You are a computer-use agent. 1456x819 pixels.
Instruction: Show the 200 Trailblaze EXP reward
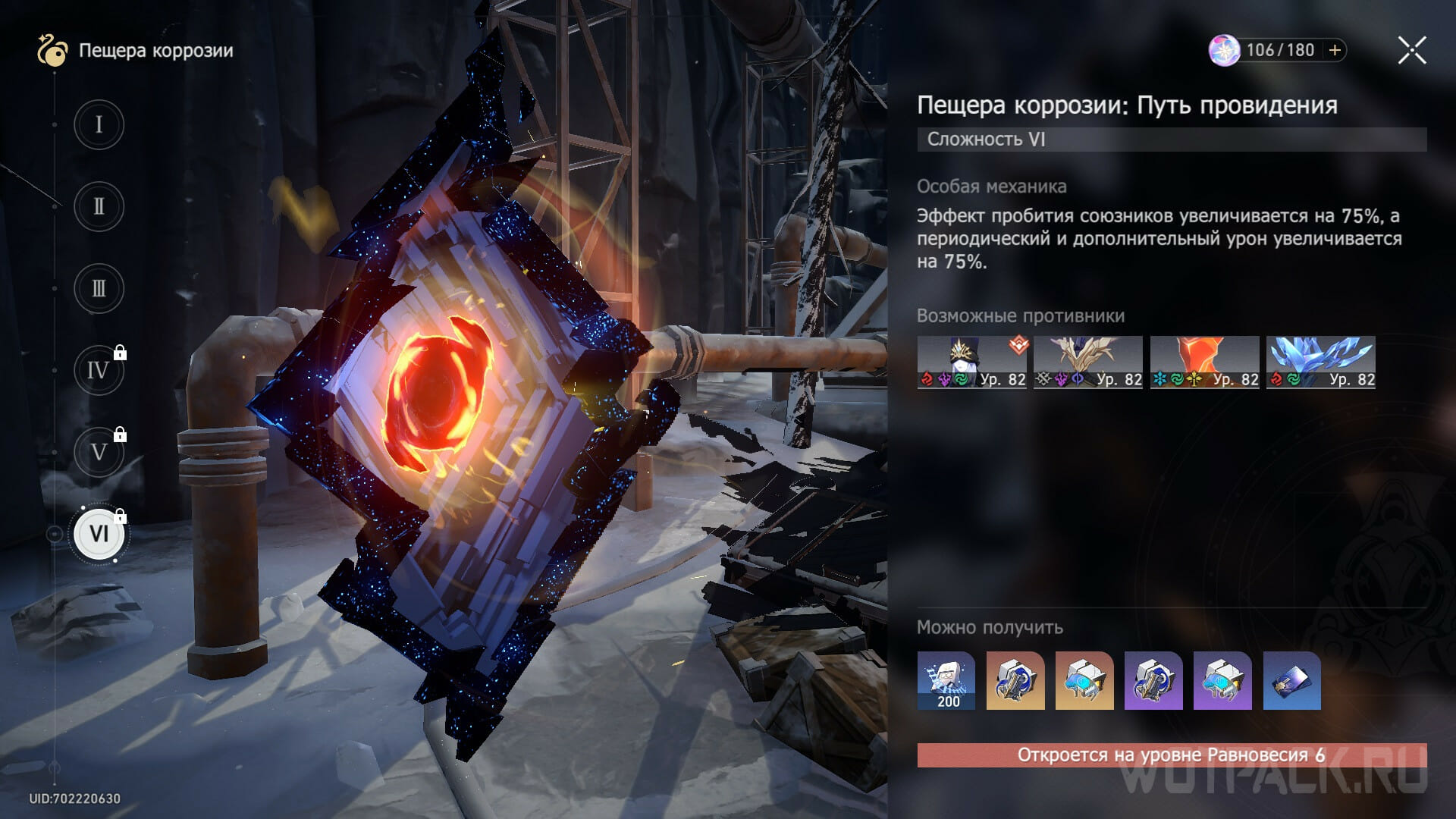[x=946, y=680]
